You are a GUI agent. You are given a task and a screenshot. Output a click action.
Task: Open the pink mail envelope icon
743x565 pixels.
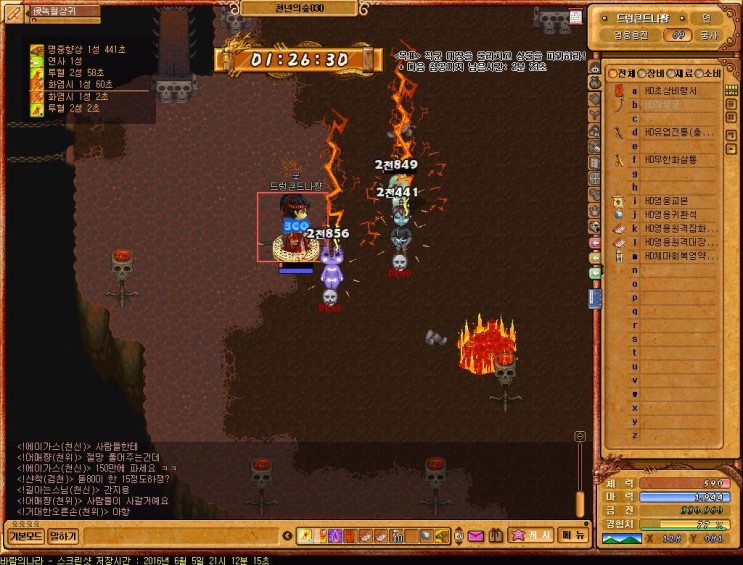coord(476,537)
